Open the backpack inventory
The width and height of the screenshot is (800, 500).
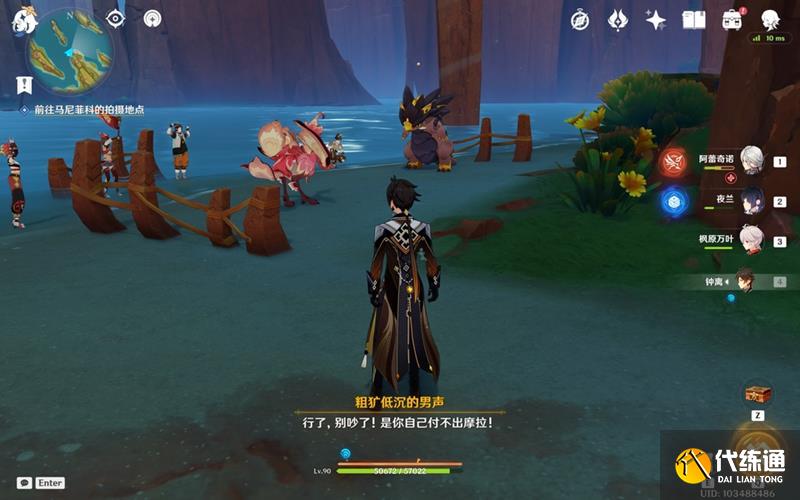(x=732, y=20)
